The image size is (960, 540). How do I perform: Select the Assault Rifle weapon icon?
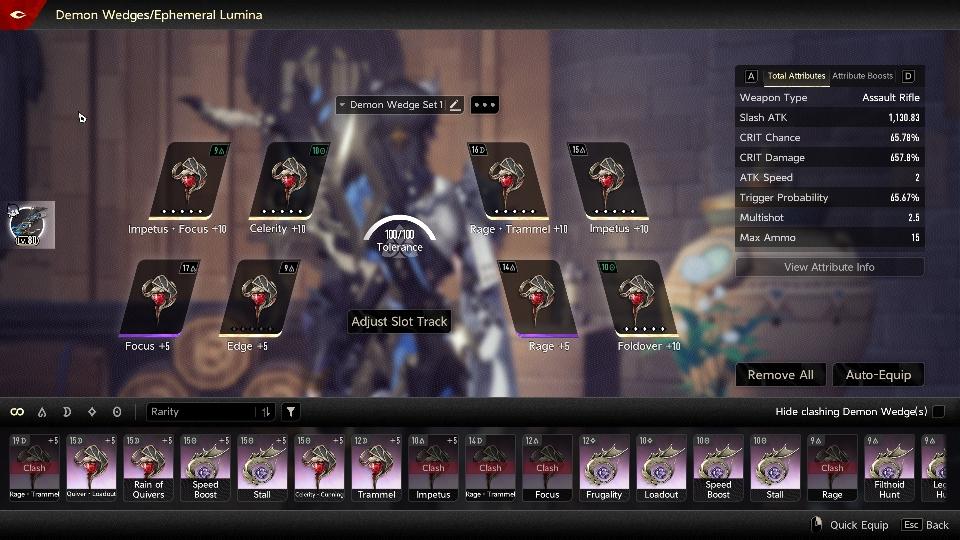pos(30,224)
